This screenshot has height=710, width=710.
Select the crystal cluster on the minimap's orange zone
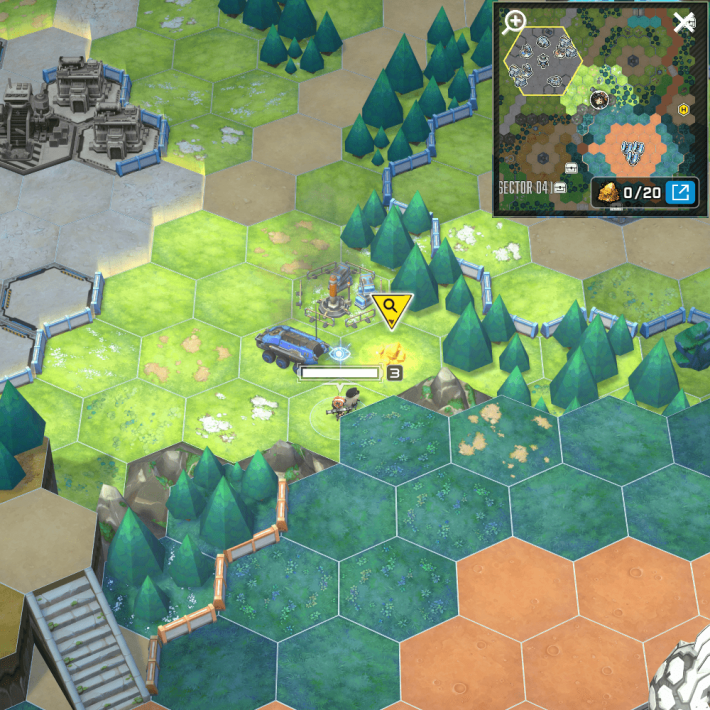tap(633, 152)
